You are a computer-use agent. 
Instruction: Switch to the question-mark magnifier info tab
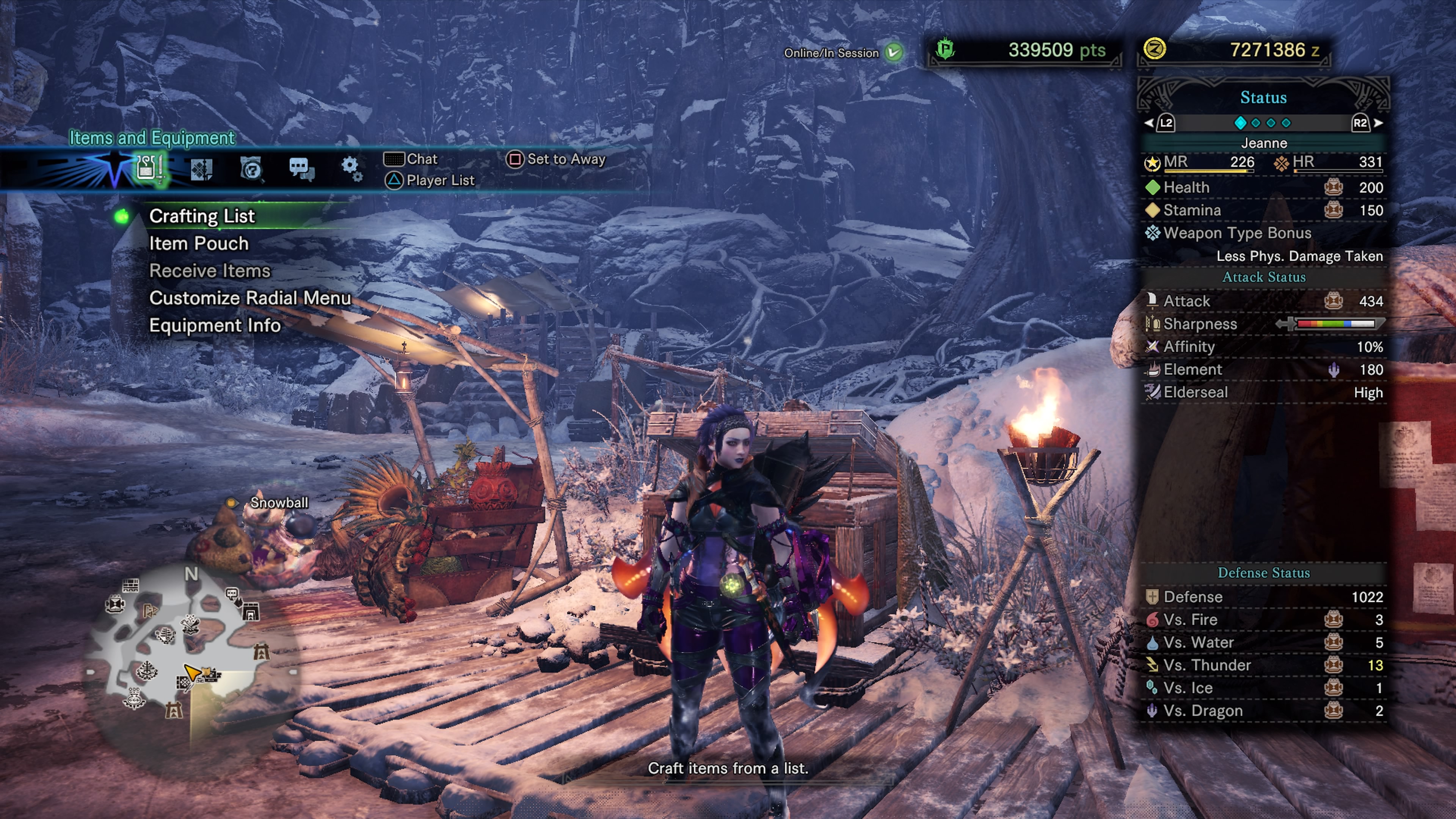pyautogui.click(x=251, y=168)
